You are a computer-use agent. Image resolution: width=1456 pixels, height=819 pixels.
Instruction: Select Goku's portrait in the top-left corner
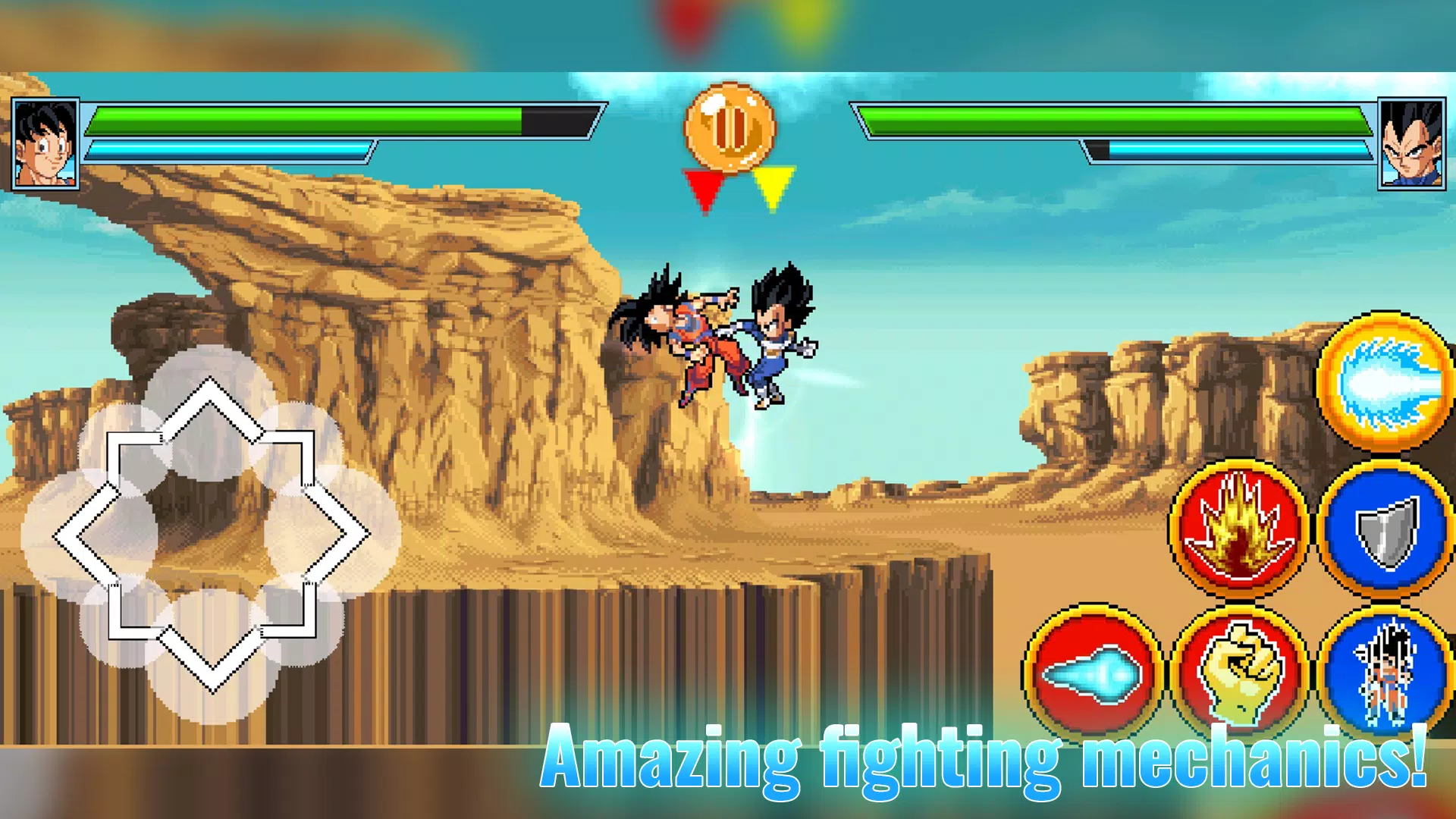point(43,144)
